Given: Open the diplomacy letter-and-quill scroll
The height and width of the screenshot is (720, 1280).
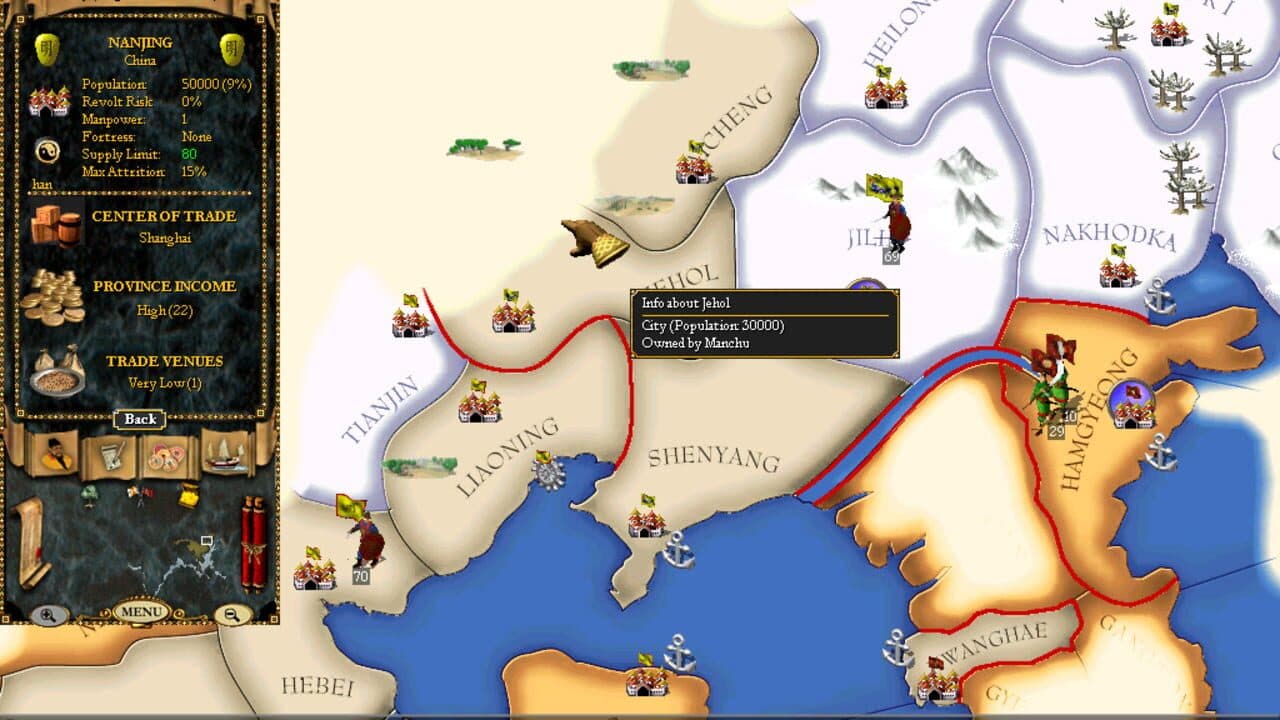Looking at the screenshot, I should (x=112, y=456).
